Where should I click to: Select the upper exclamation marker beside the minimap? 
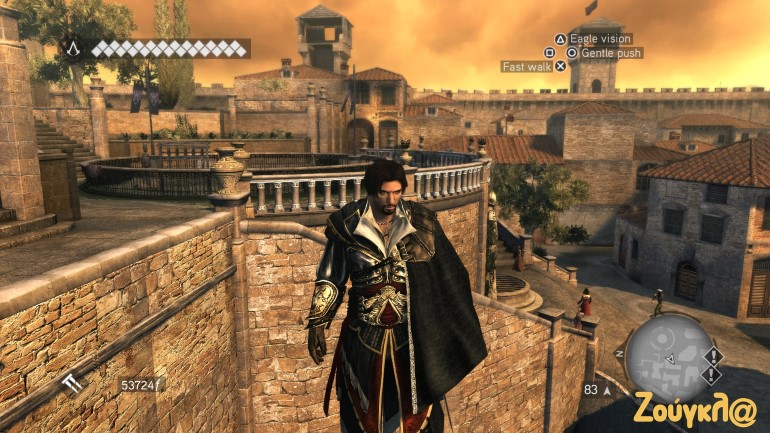pyautogui.click(x=712, y=355)
